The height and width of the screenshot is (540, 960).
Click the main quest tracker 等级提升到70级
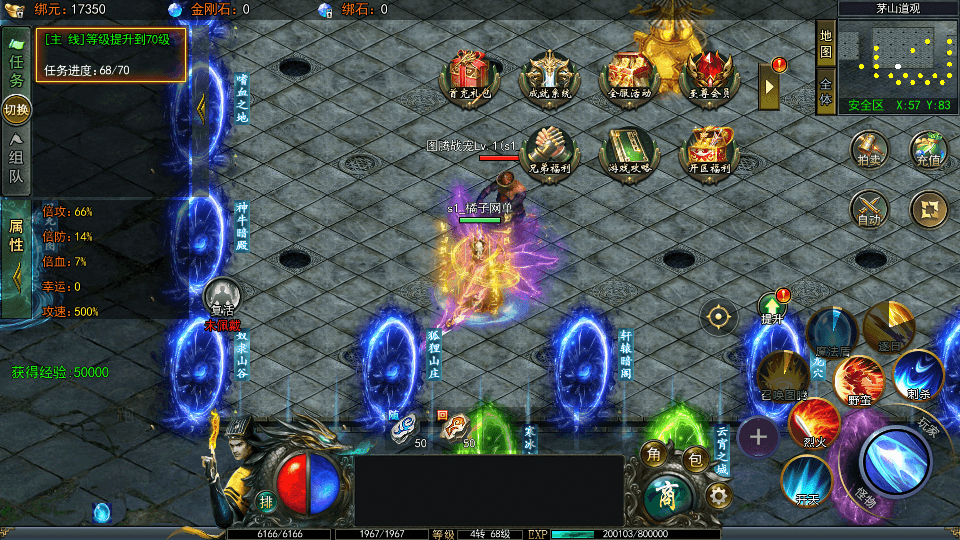click(x=111, y=53)
